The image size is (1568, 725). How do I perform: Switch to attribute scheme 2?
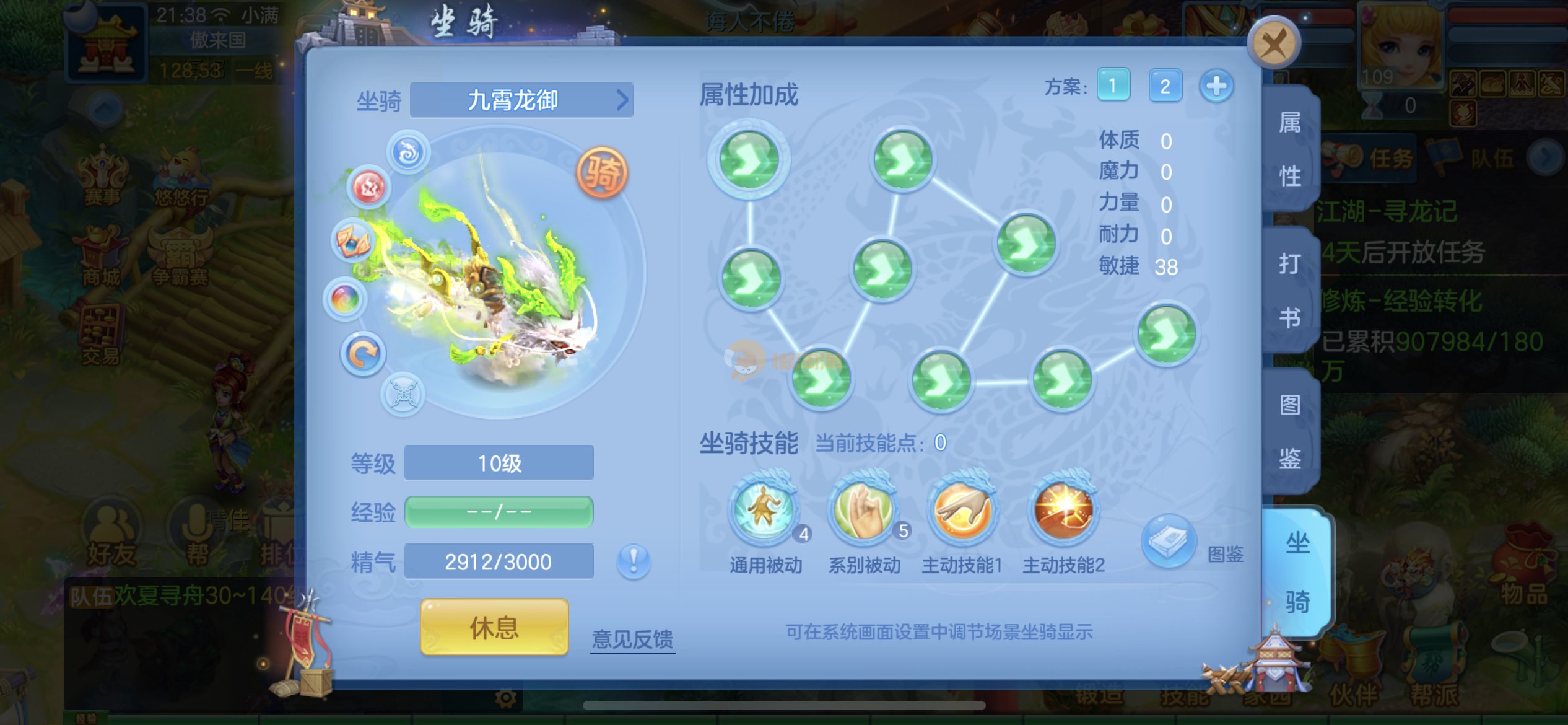click(1164, 86)
